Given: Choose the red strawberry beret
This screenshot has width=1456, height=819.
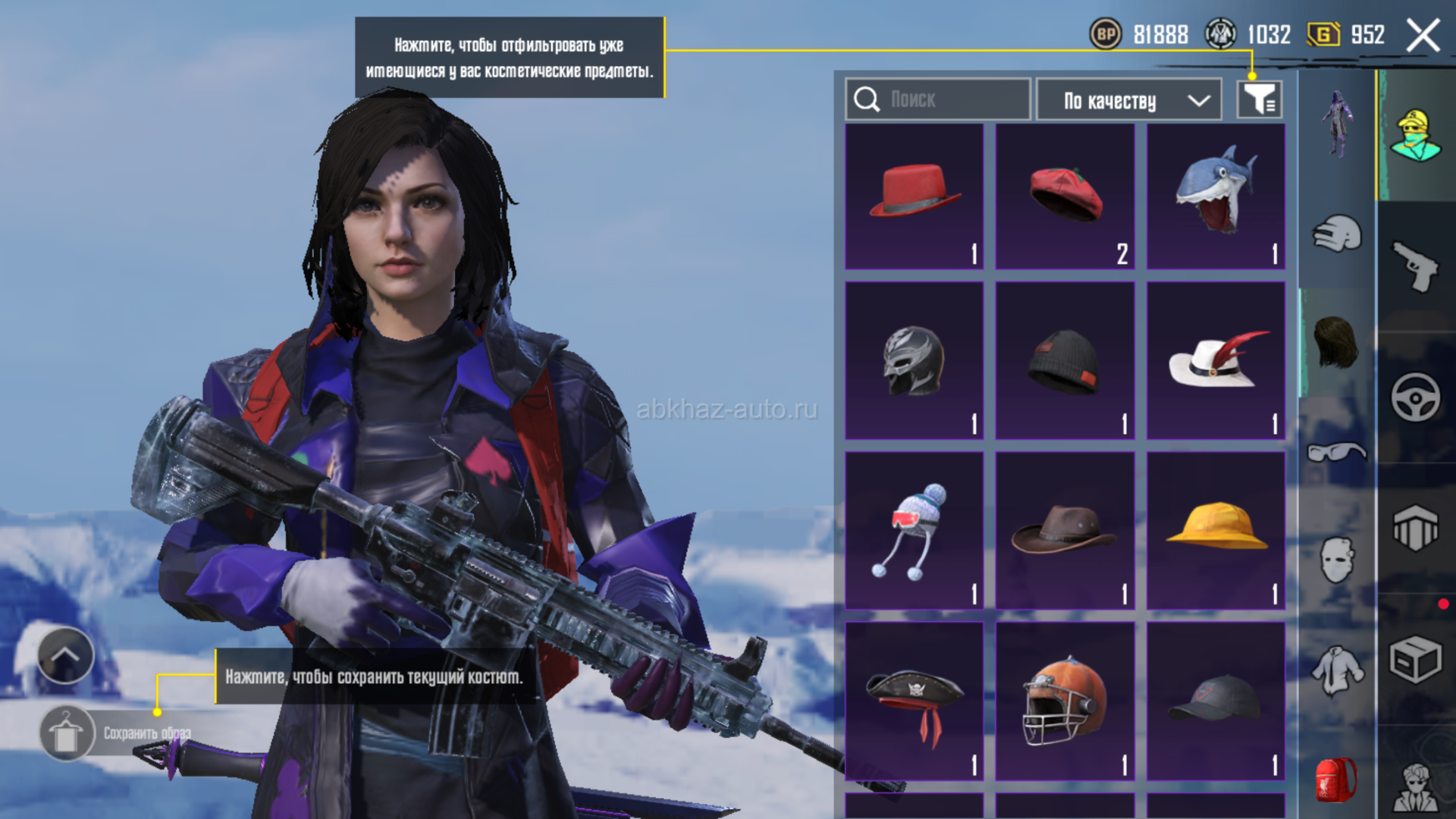Looking at the screenshot, I should 1065,196.
